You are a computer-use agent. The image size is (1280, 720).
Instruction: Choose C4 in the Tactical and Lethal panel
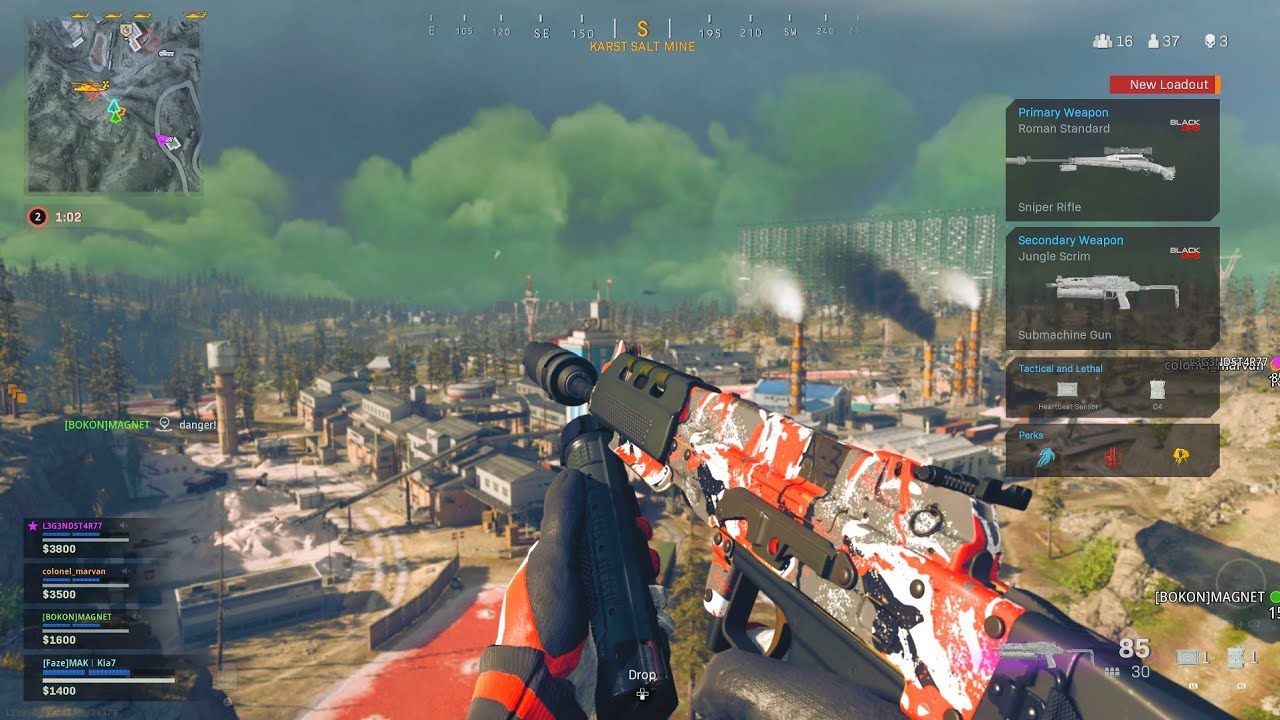click(x=1158, y=390)
